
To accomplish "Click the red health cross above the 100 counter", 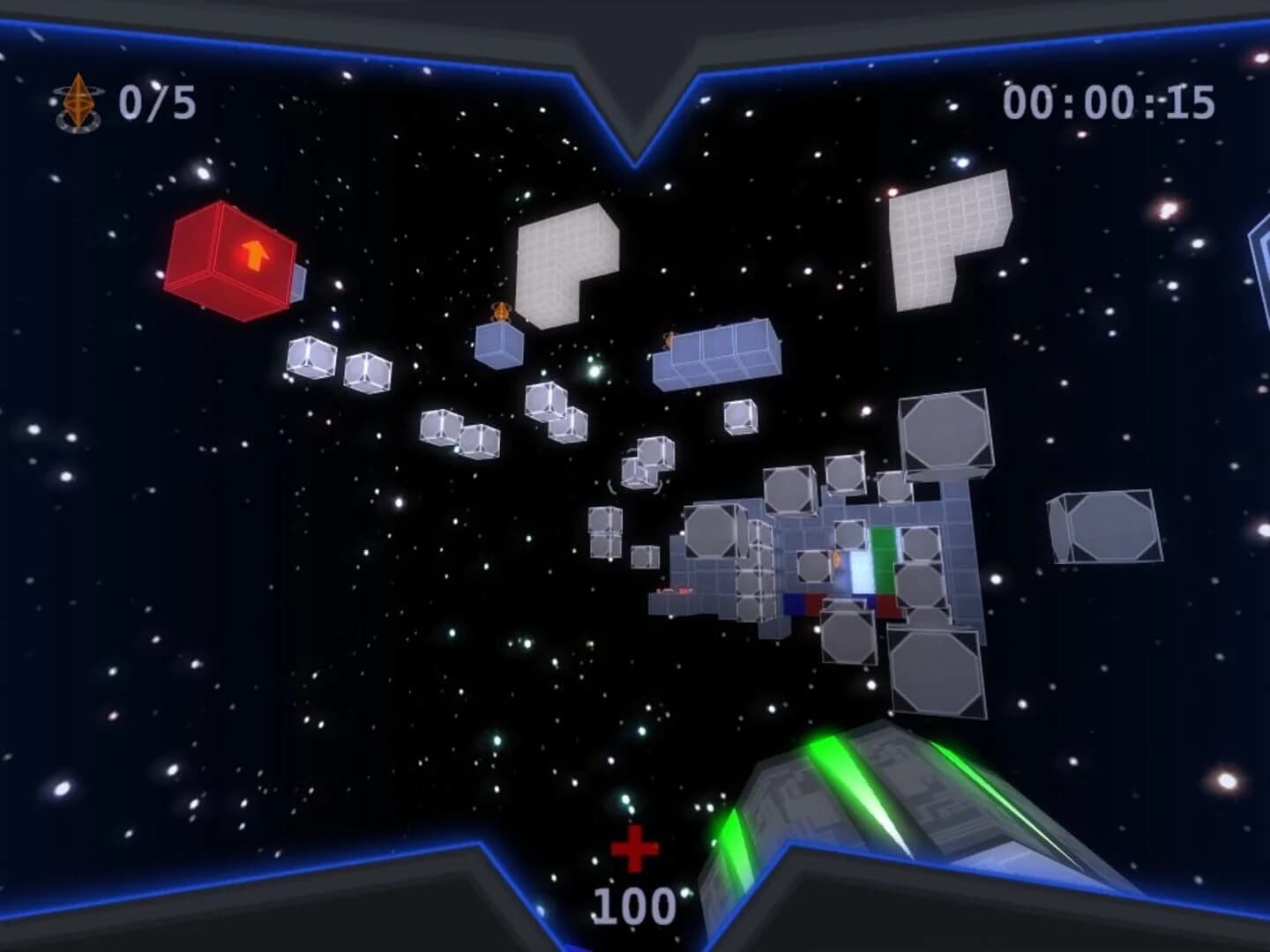I will coord(637,849).
